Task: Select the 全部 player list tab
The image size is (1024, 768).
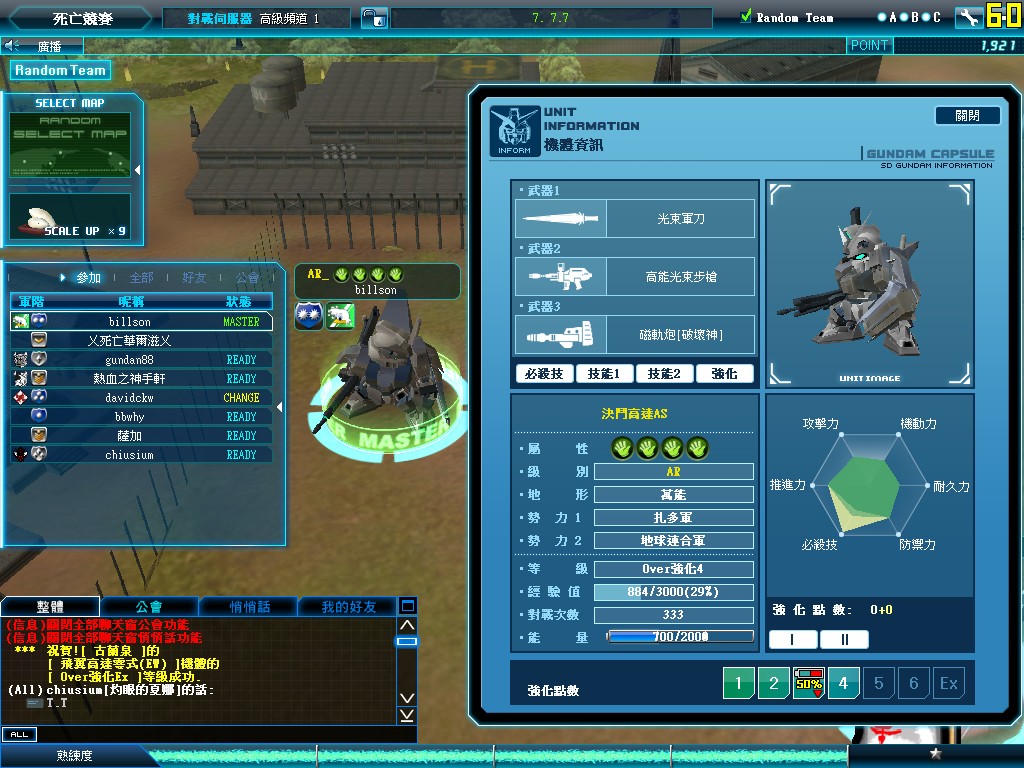Action: tap(142, 277)
